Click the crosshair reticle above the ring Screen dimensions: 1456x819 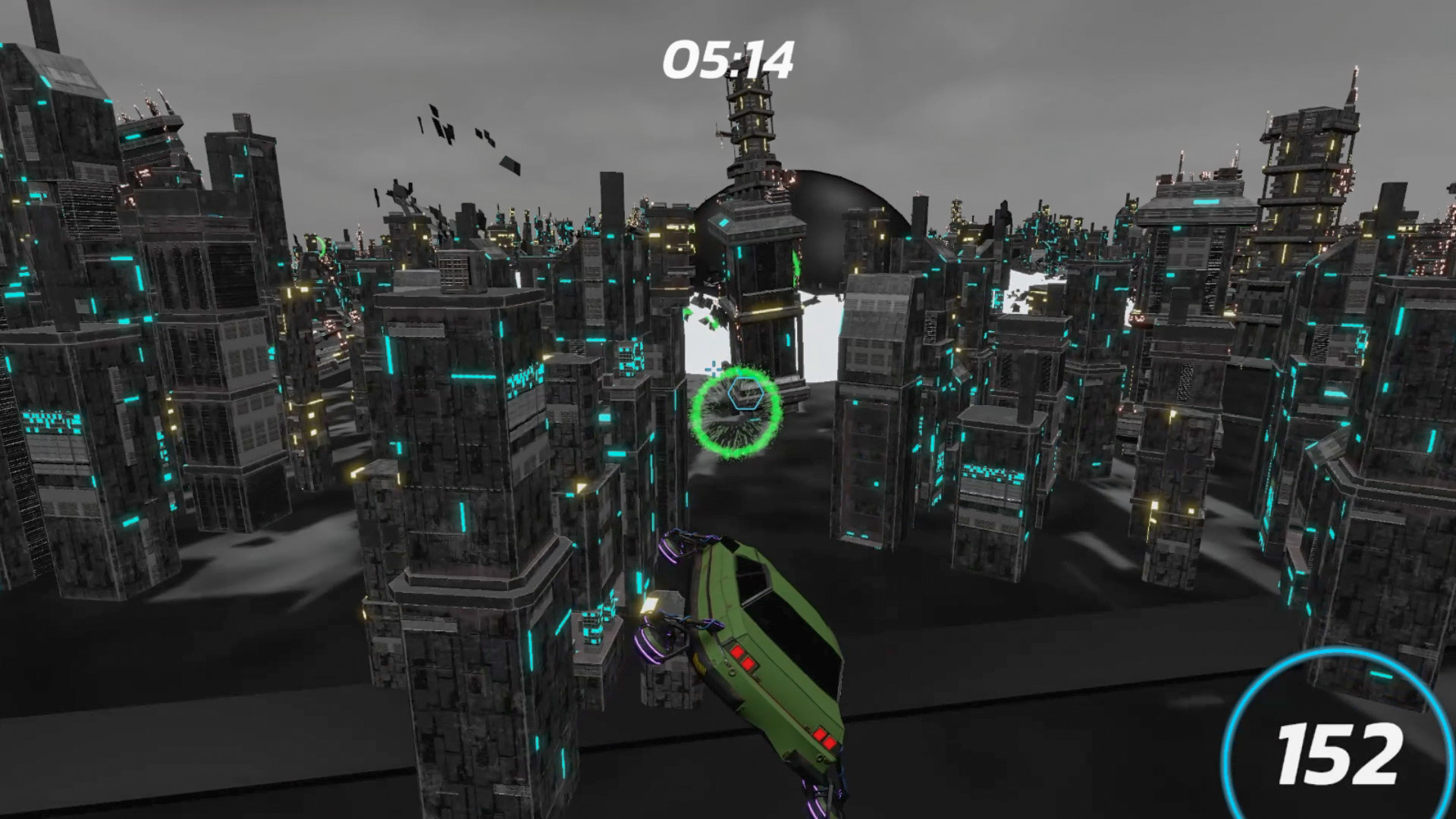click(x=714, y=371)
